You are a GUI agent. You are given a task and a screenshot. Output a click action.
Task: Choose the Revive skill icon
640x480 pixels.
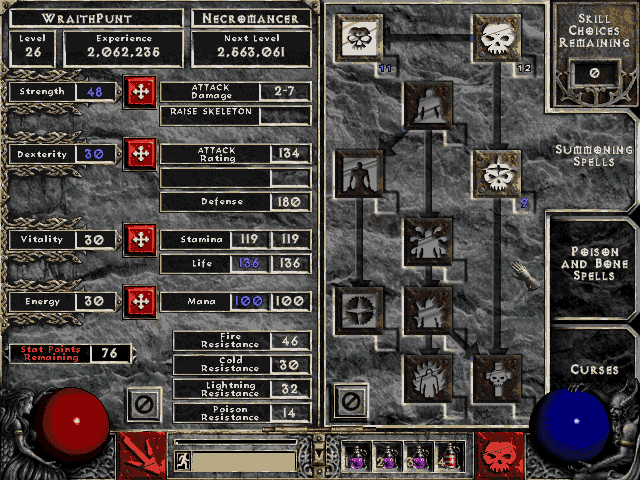(496, 378)
